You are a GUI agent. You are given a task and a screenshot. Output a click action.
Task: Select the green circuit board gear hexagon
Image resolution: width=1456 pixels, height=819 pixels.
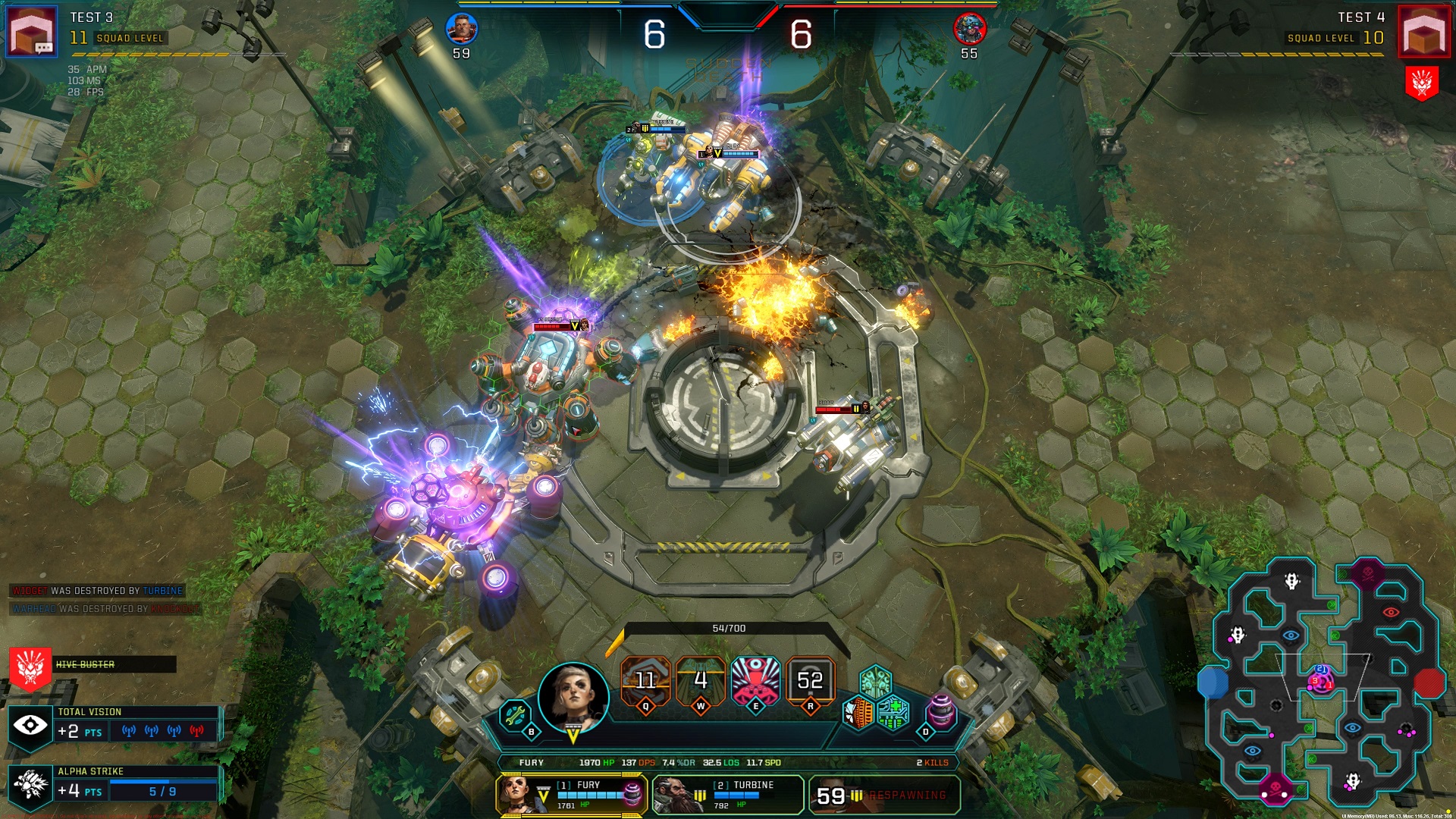point(893,714)
